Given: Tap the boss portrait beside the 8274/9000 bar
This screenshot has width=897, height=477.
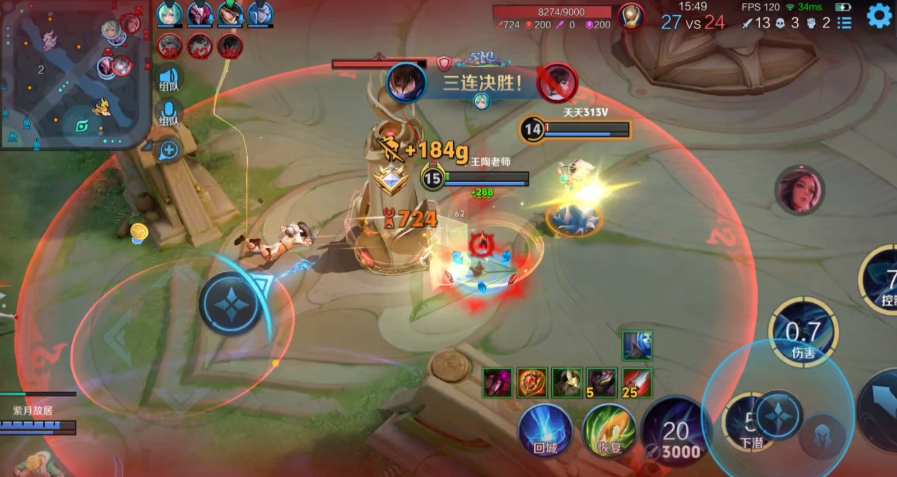Looking at the screenshot, I should point(630,16).
